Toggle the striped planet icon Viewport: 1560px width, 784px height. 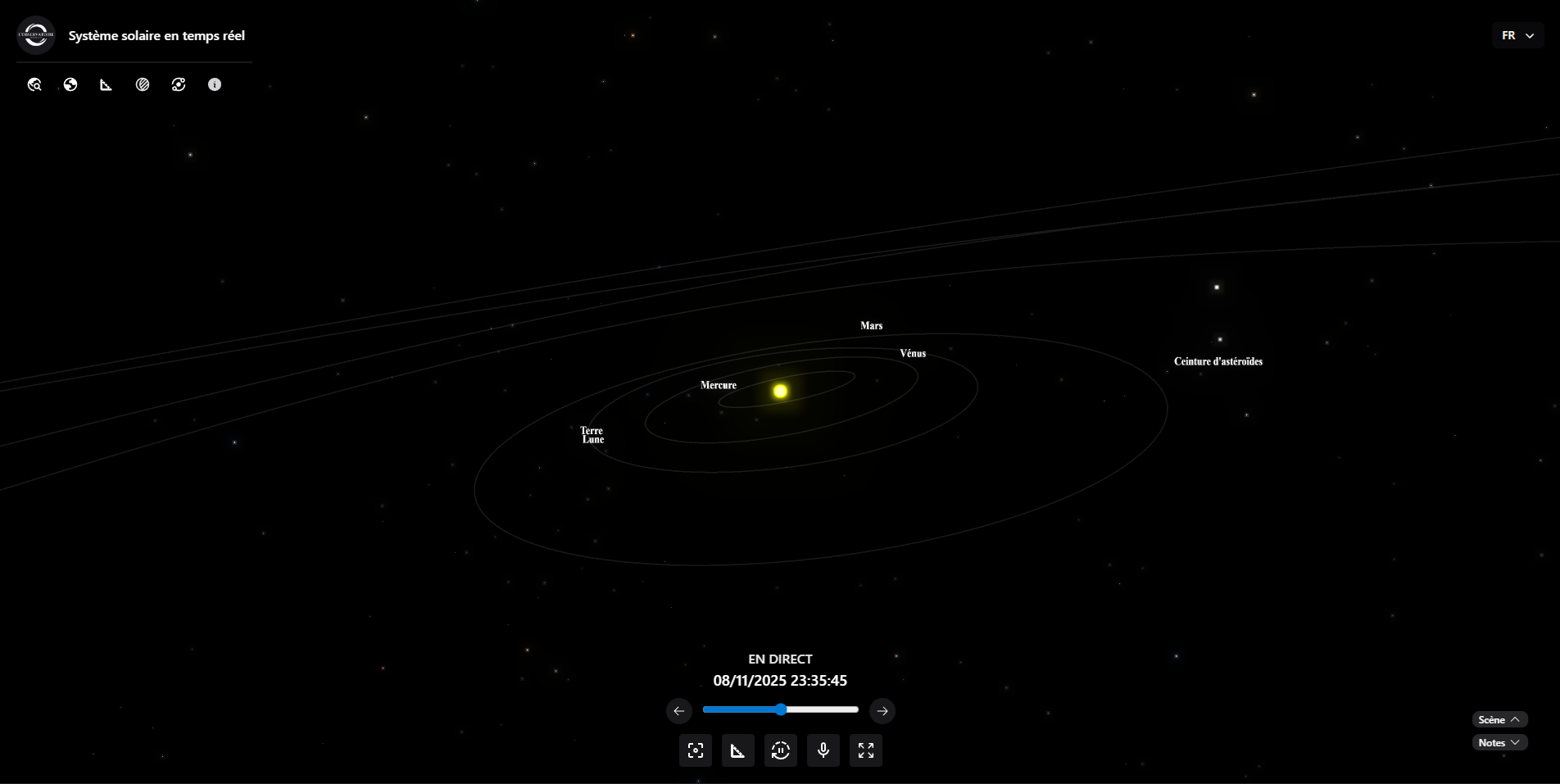(x=143, y=84)
